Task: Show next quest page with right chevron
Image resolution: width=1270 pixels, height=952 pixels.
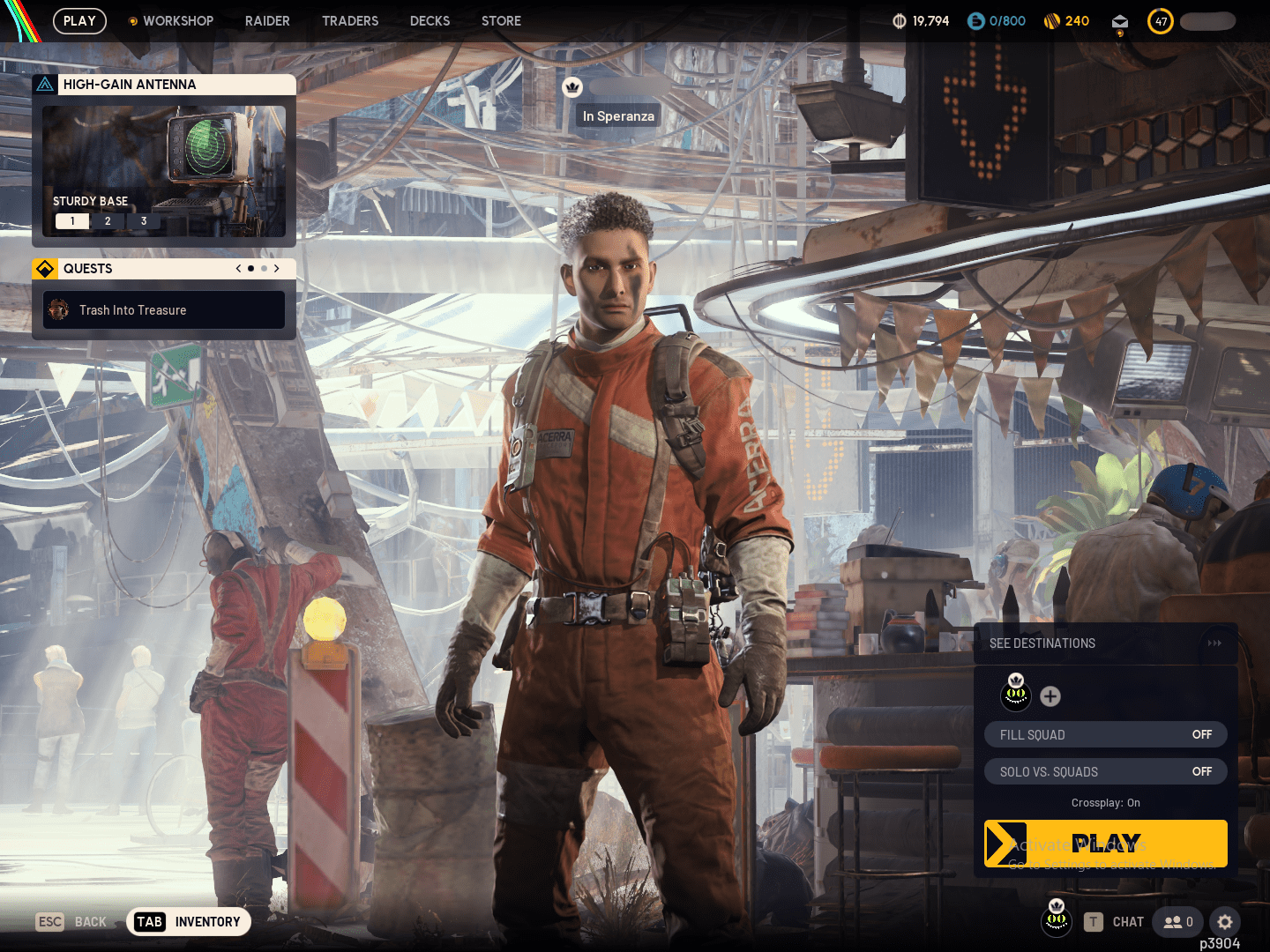Action: coord(276,269)
